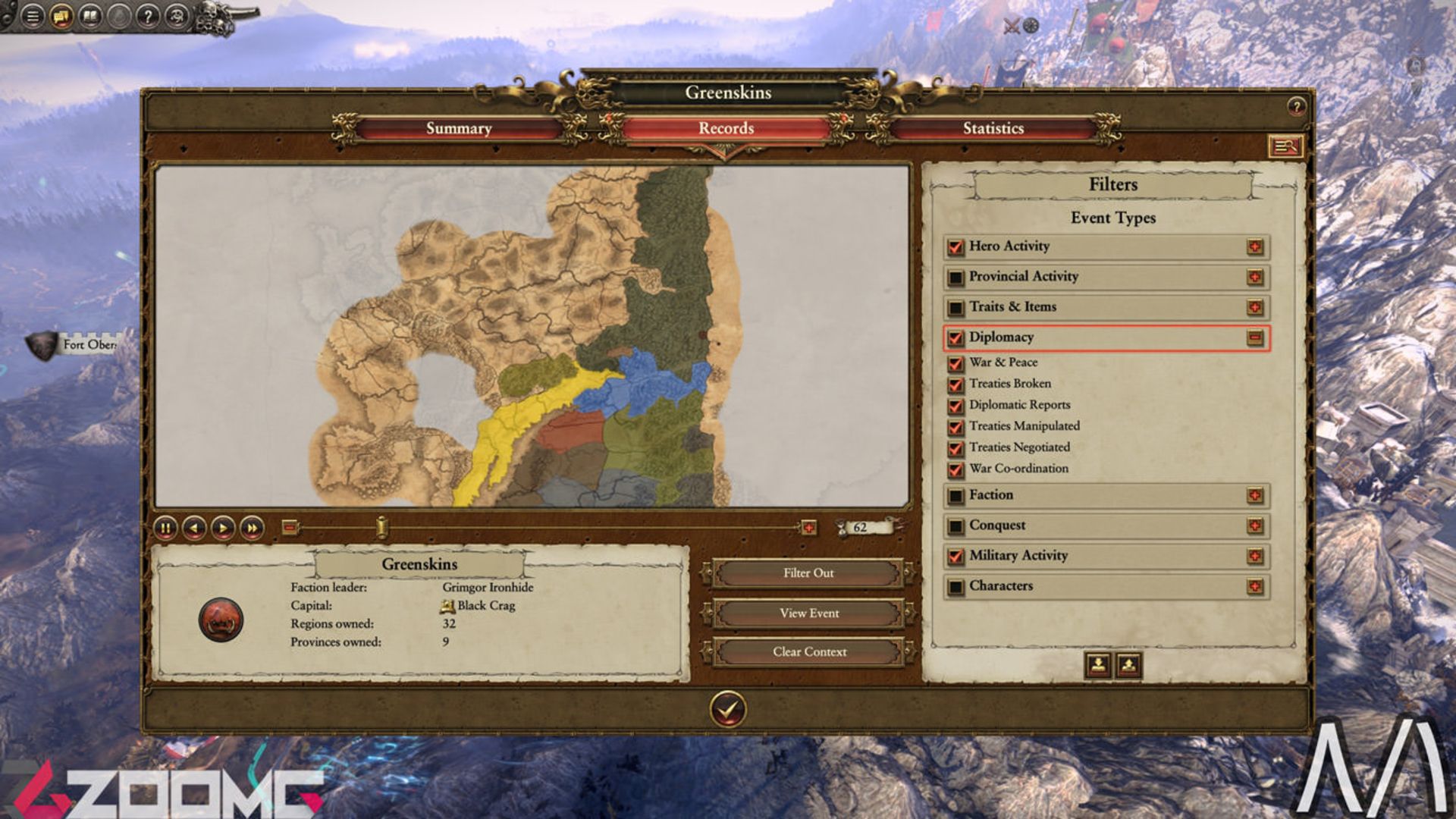Expand the Characters filter group
Viewport: 1456px width, 819px height.
coord(1255,586)
